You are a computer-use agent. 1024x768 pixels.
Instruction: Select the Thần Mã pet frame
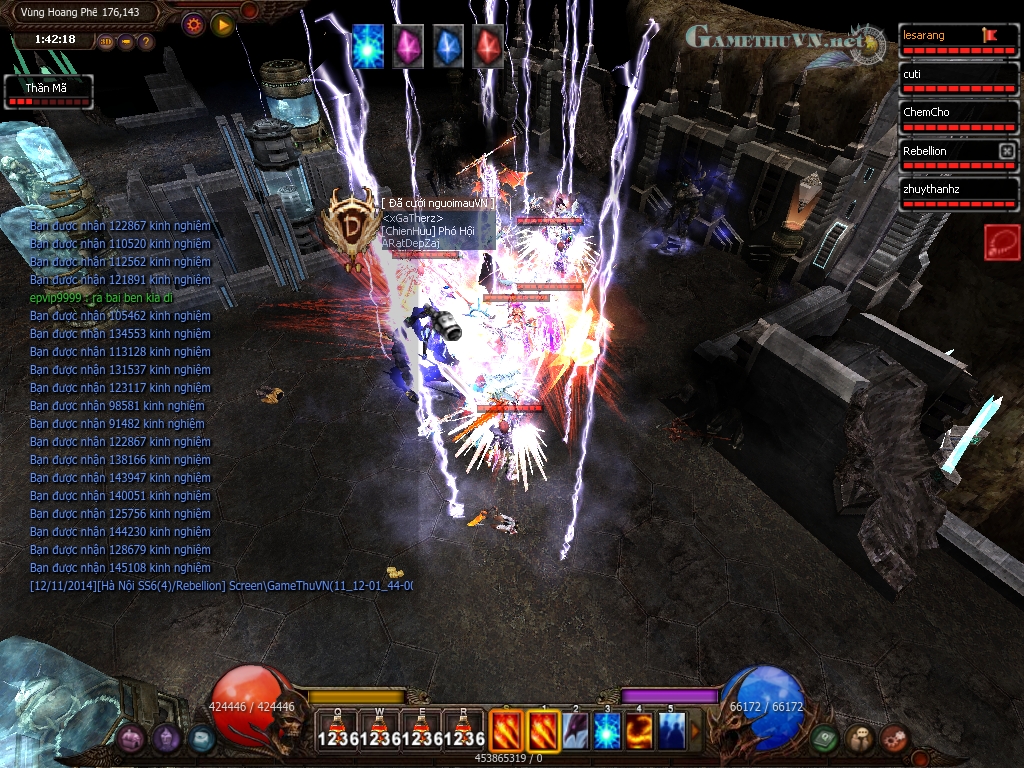[49, 92]
